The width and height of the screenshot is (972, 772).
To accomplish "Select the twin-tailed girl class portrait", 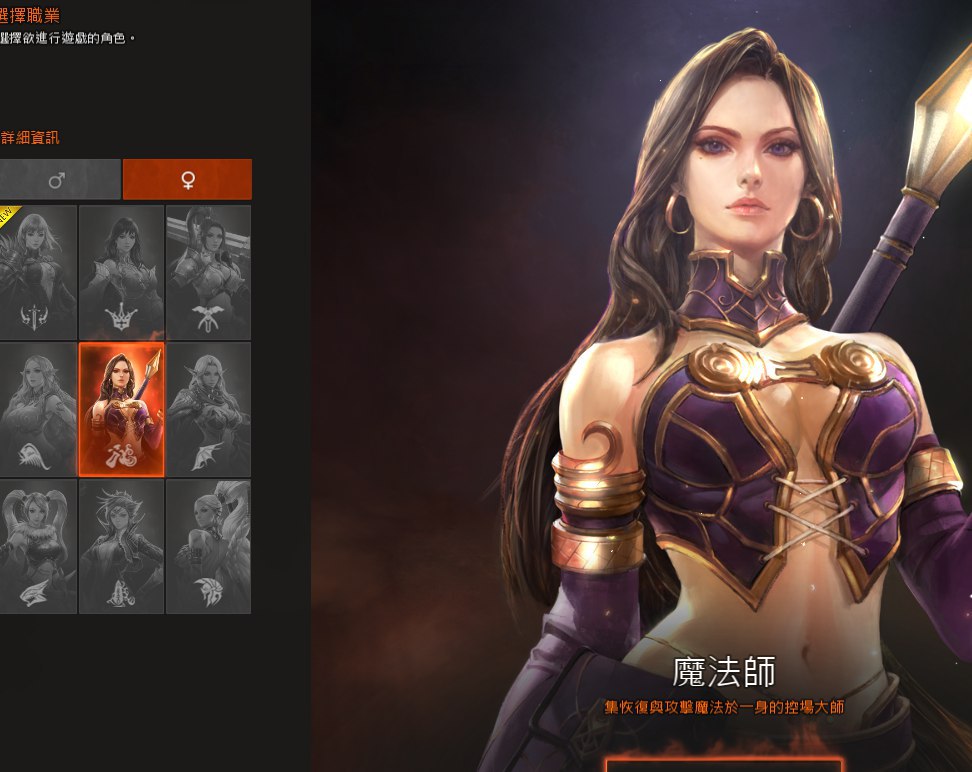I will pyautogui.click(x=38, y=546).
